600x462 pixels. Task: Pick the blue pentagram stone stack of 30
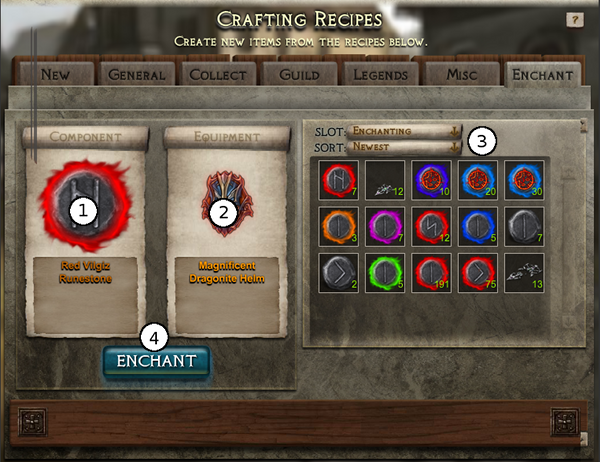pos(523,180)
